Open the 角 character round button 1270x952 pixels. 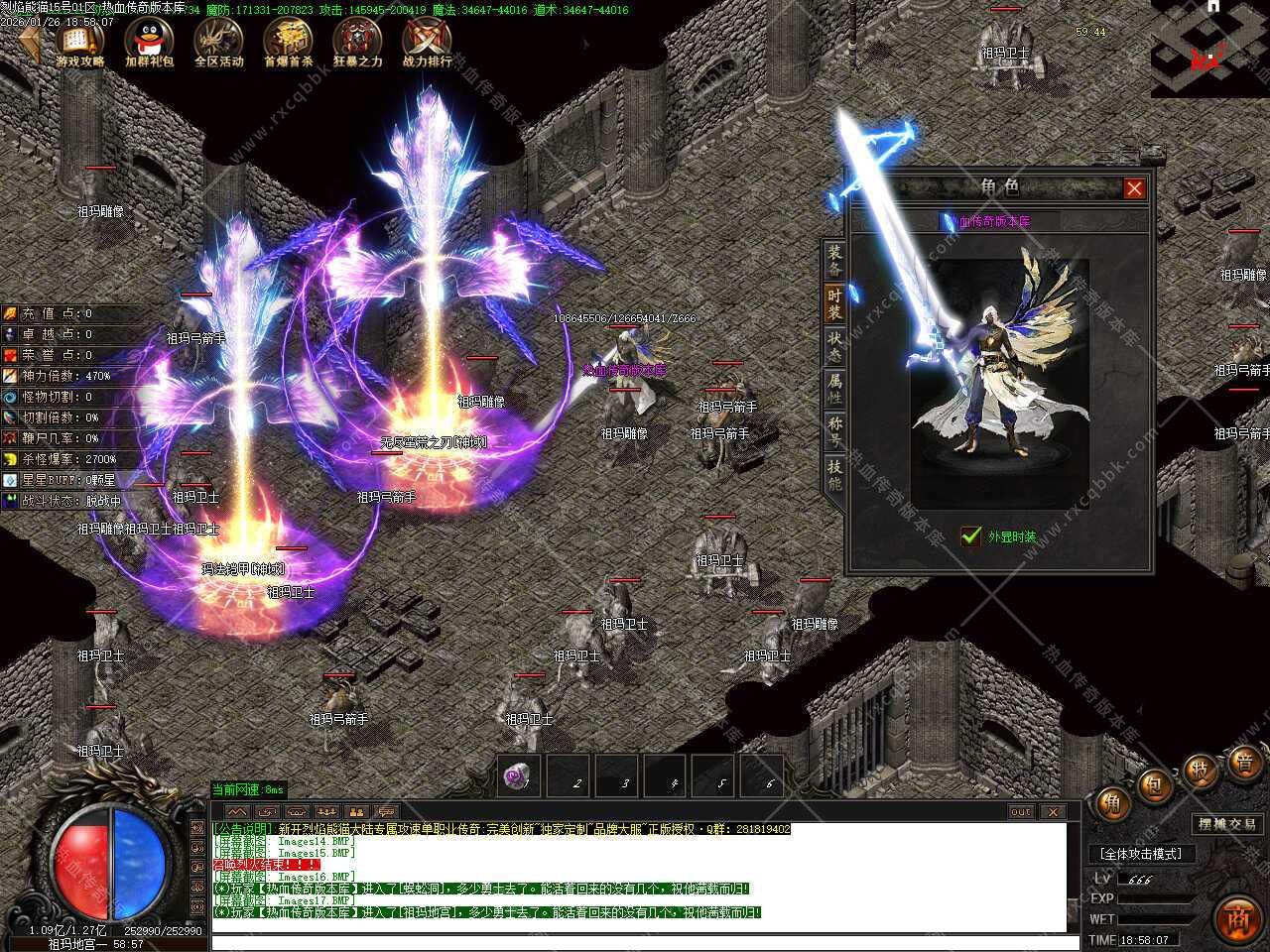pos(1112,803)
